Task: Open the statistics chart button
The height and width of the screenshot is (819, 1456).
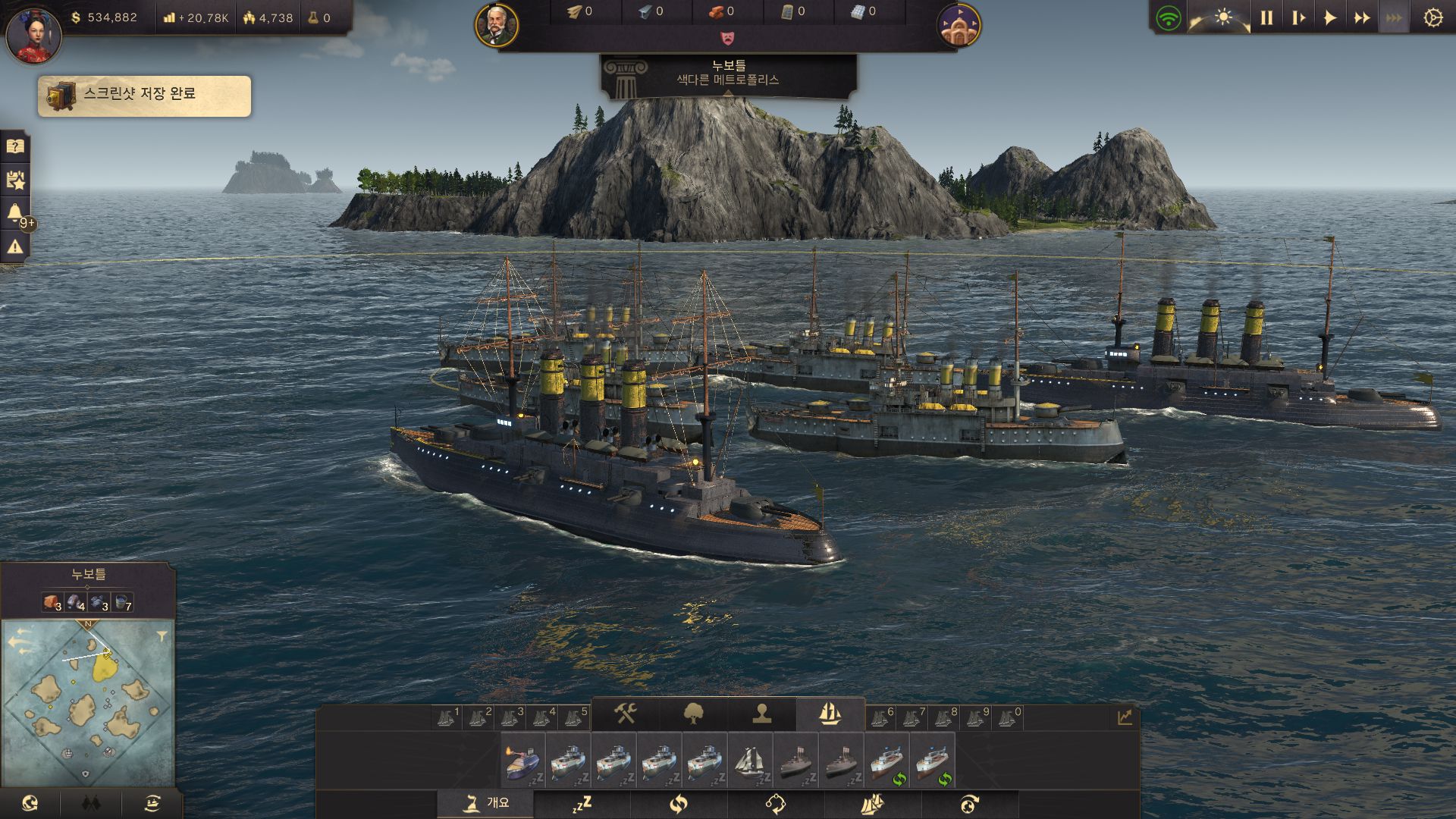Action: (x=1125, y=717)
